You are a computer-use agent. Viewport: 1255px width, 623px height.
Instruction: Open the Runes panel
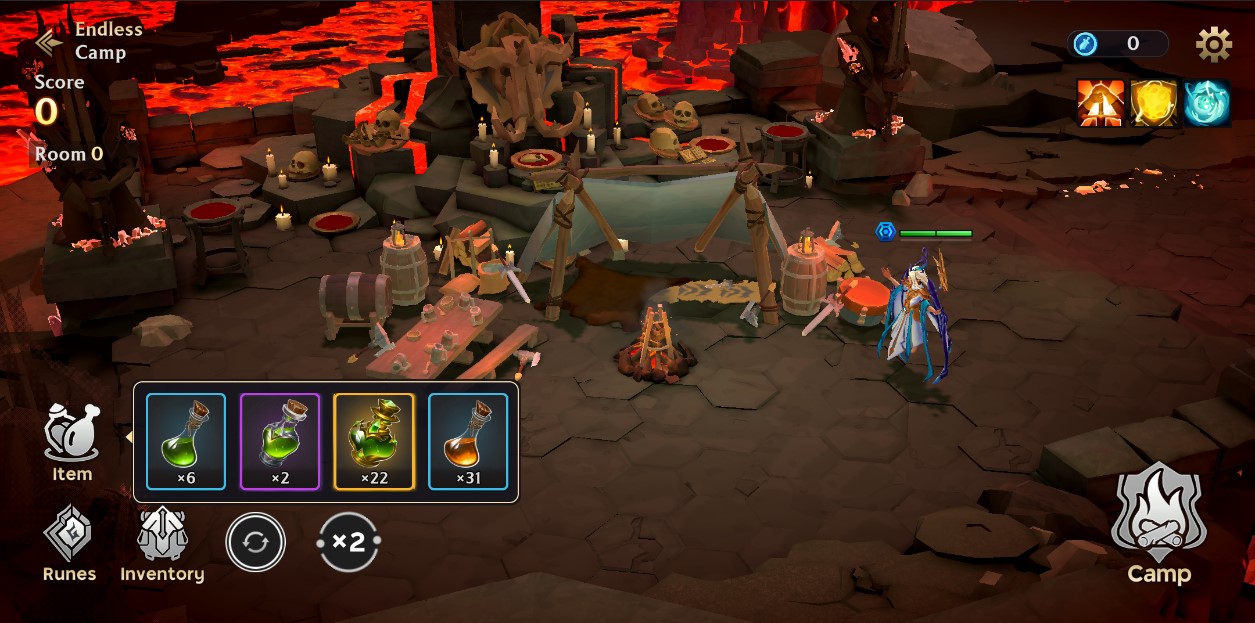[69, 543]
